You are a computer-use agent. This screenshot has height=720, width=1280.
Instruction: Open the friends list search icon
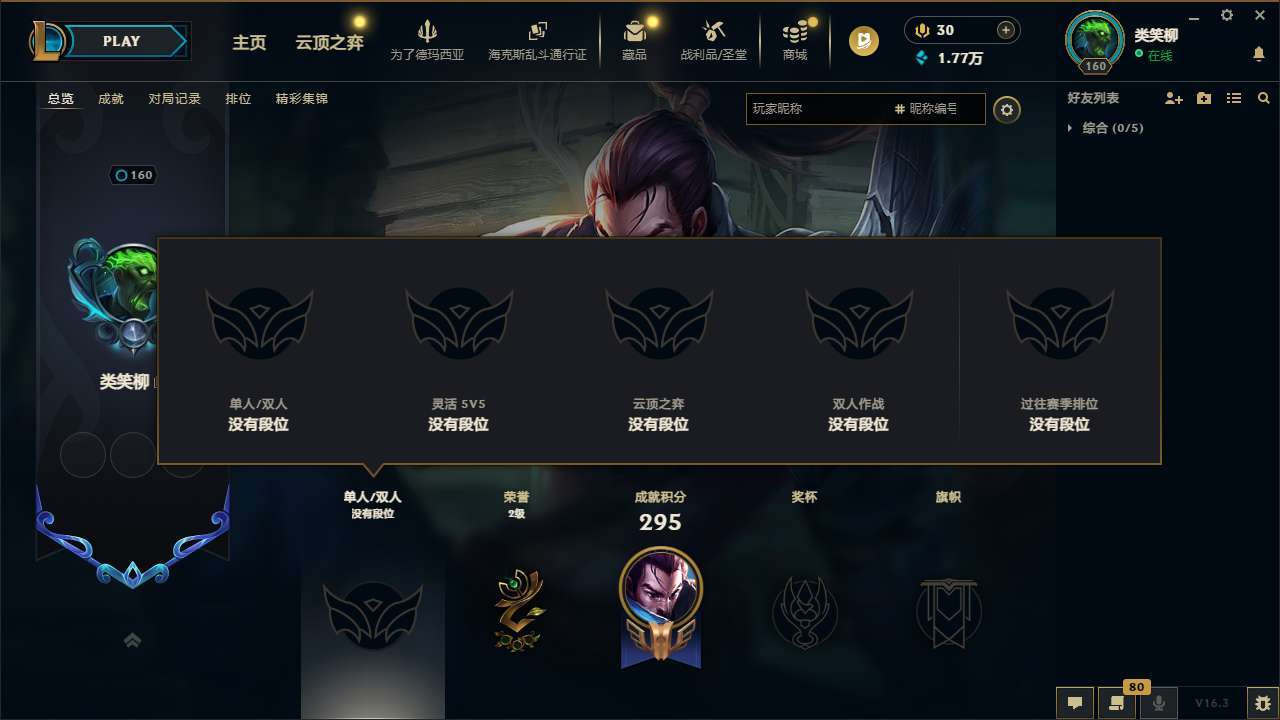[1263, 99]
